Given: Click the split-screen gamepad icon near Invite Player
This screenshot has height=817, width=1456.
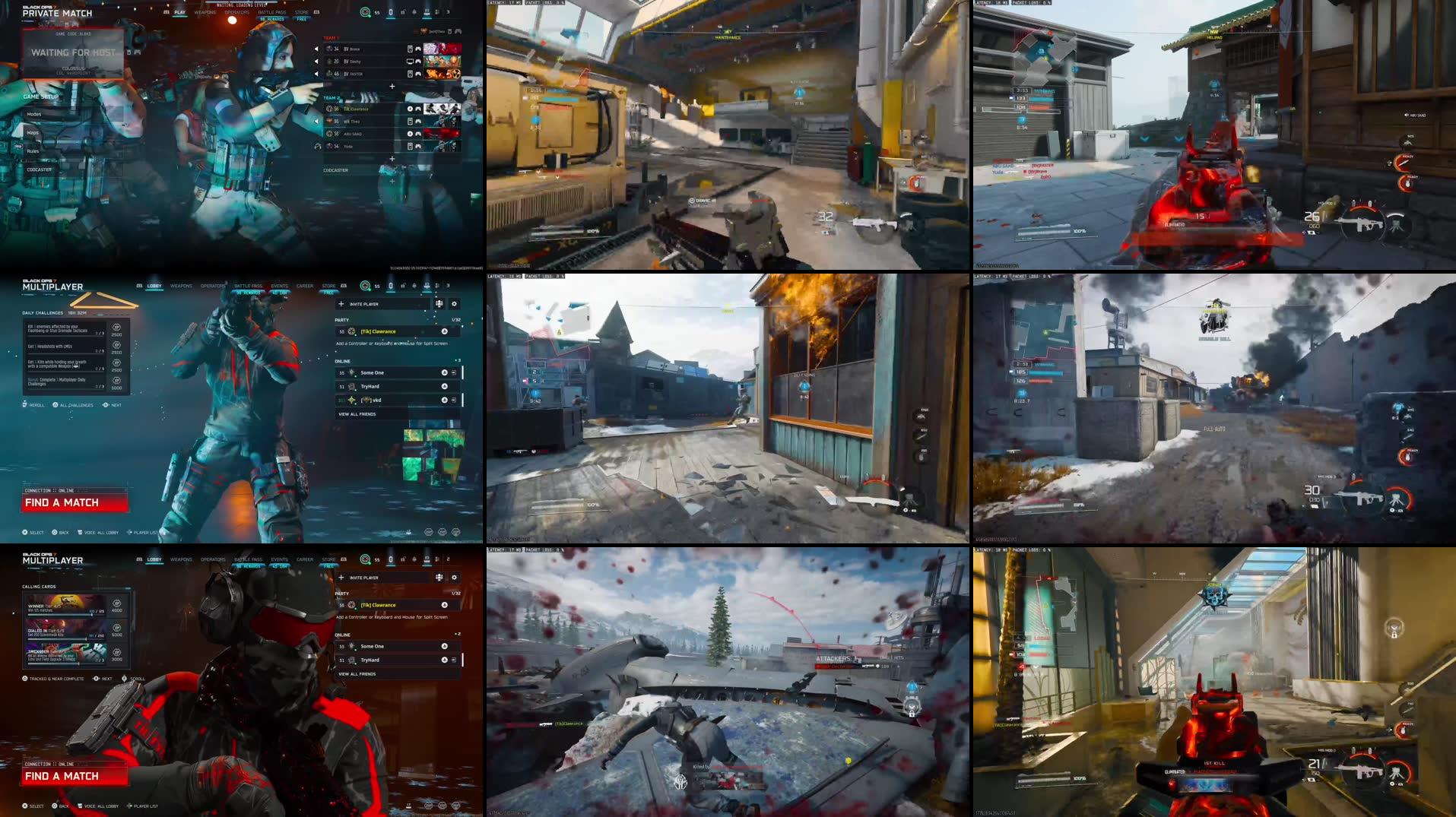Looking at the screenshot, I should 439,304.
